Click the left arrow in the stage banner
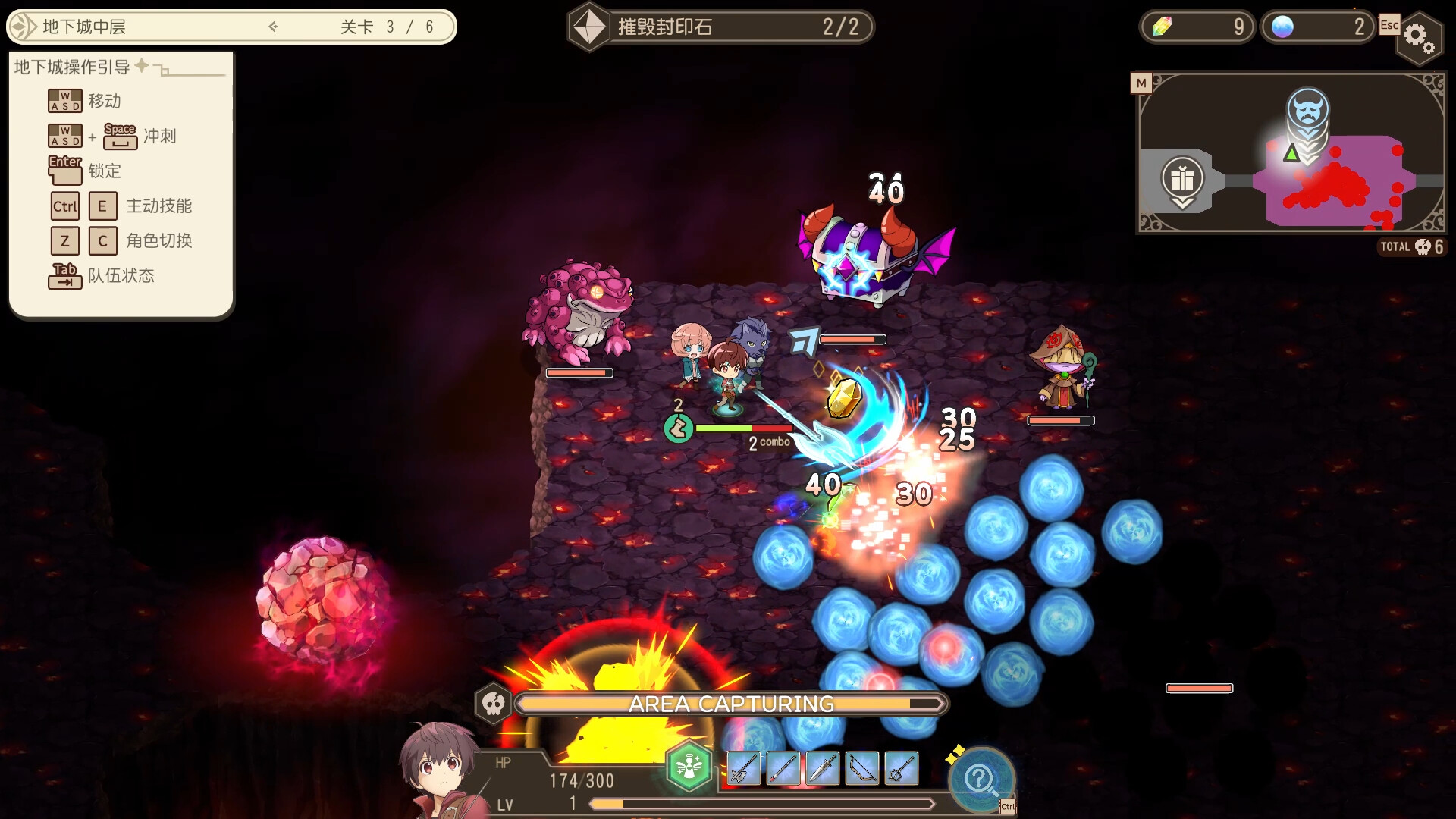Image resolution: width=1456 pixels, height=819 pixels. [274, 27]
